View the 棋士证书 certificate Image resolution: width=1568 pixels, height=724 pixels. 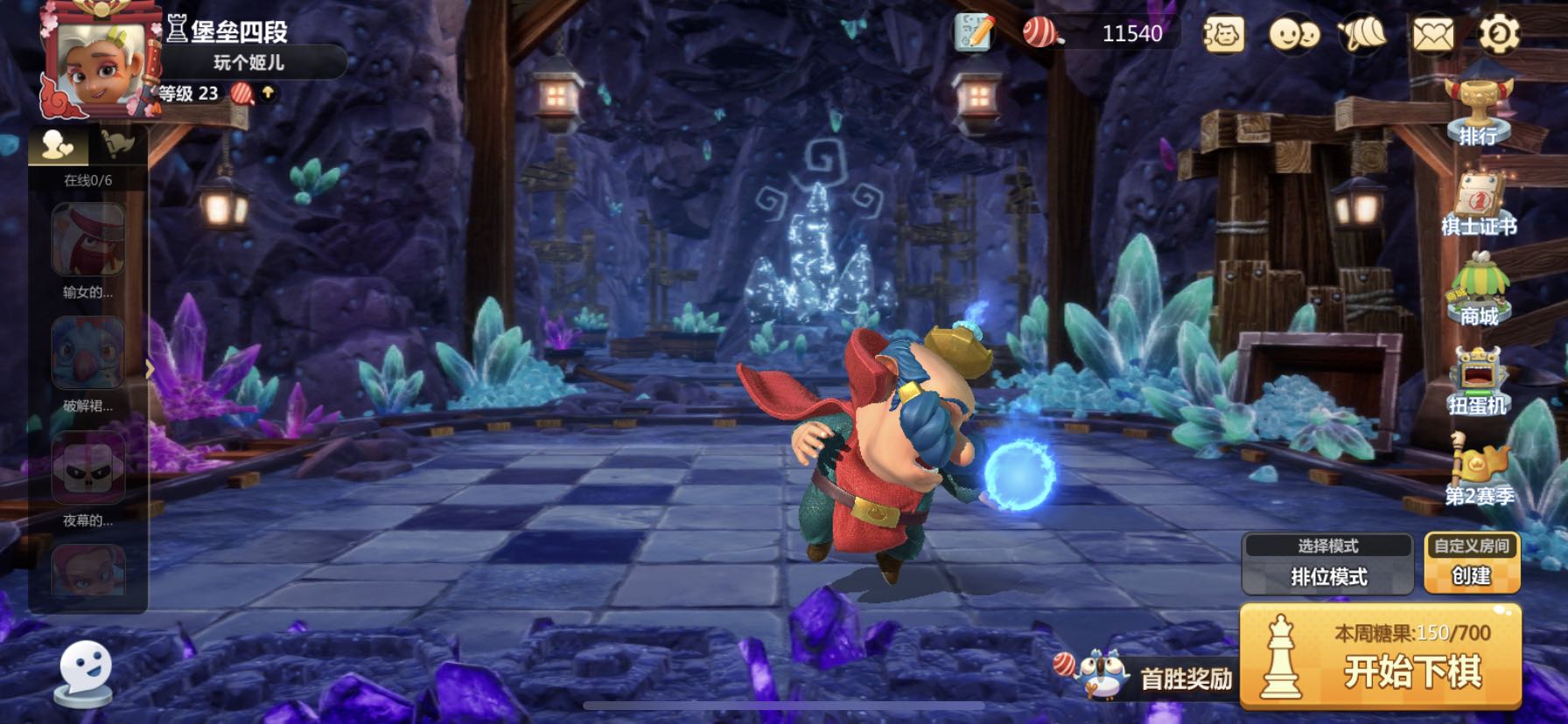pyautogui.click(x=1479, y=205)
